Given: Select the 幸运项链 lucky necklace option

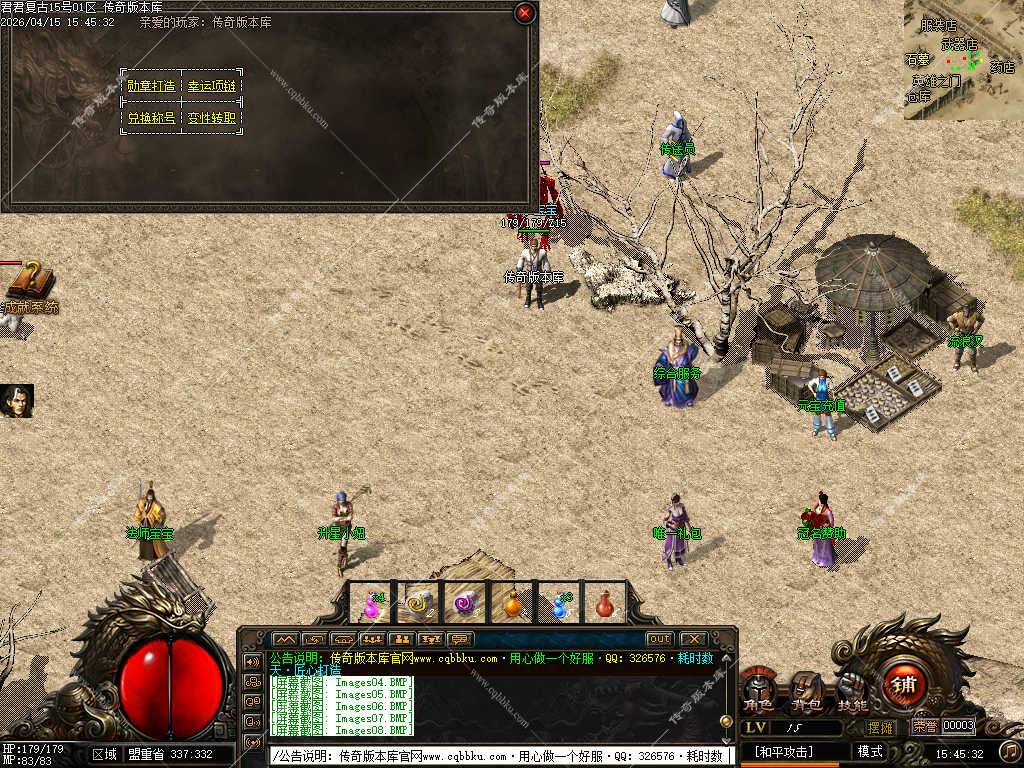Looking at the screenshot, I should tap(212, 86).
